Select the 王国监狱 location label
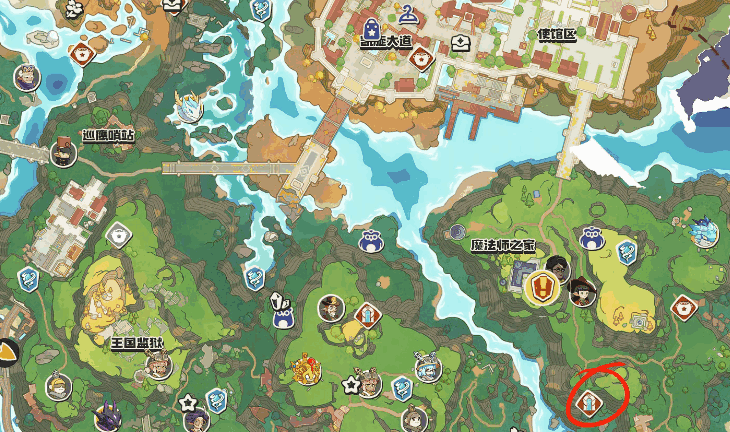Image resolution: width=730 pixels, height=432 pixels. pos(136,342)
